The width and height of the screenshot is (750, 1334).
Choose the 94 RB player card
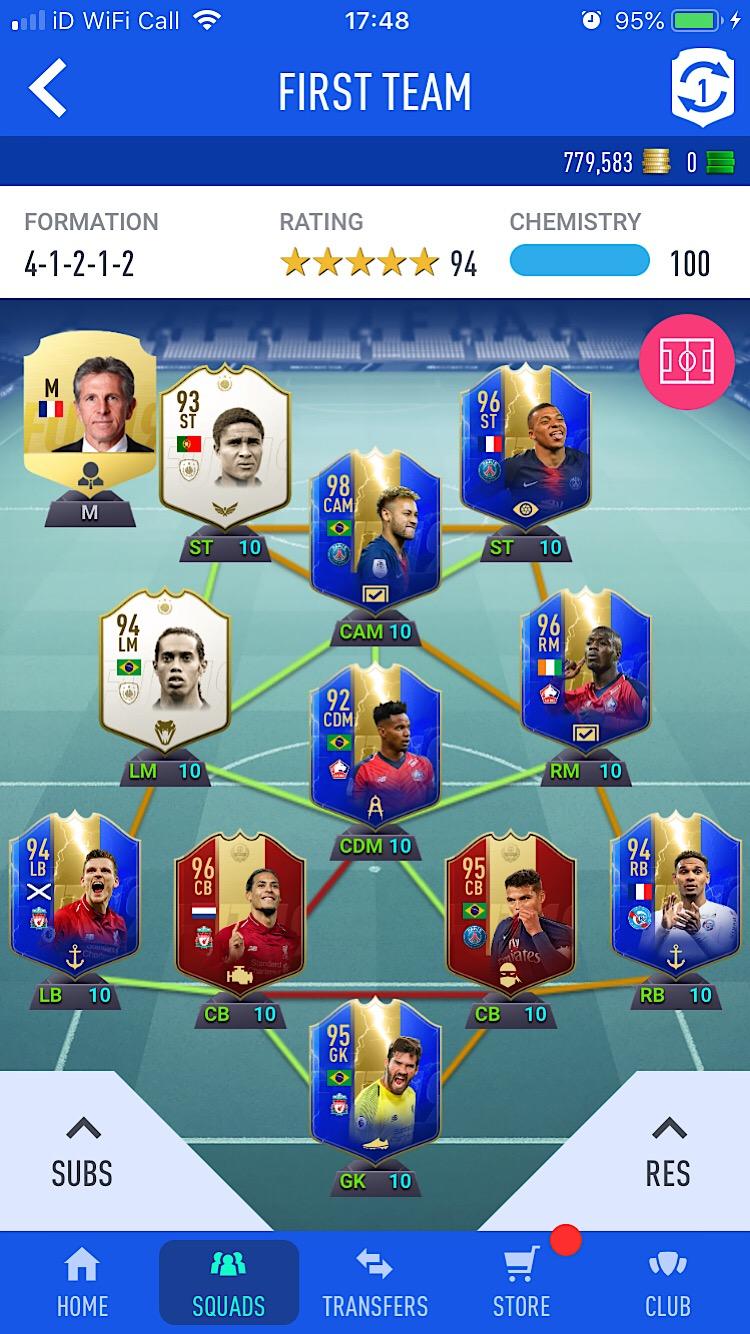(676, 895)
